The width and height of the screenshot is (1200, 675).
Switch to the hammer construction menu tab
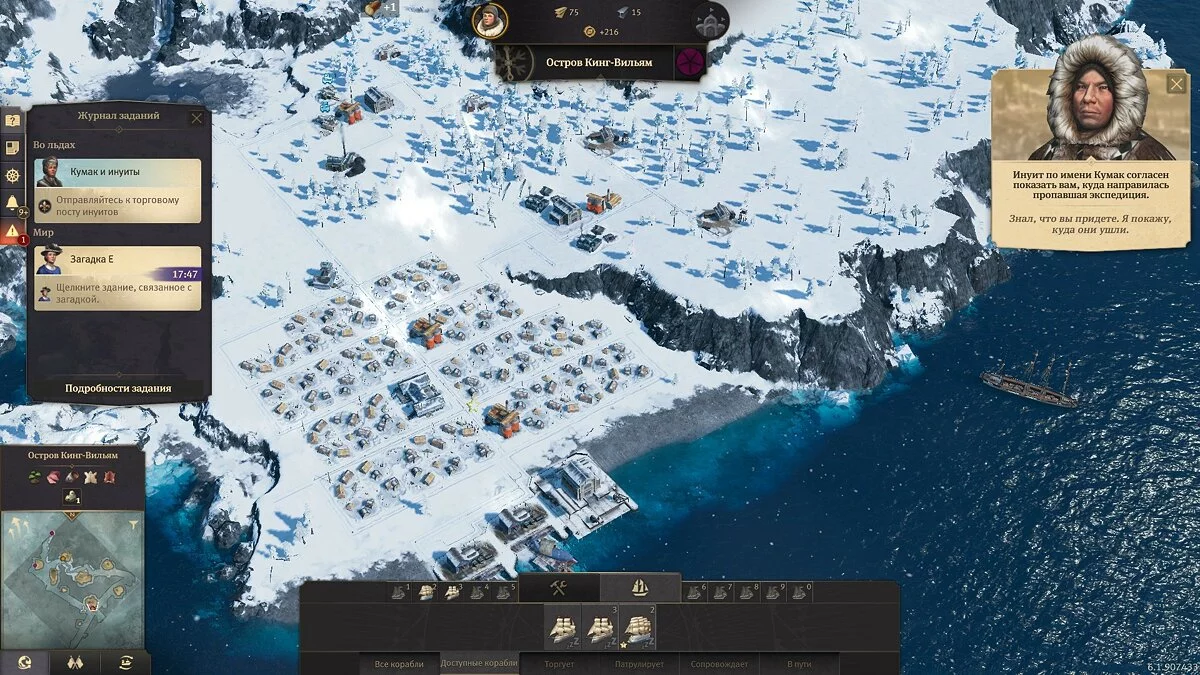click(x=558, y=589)
